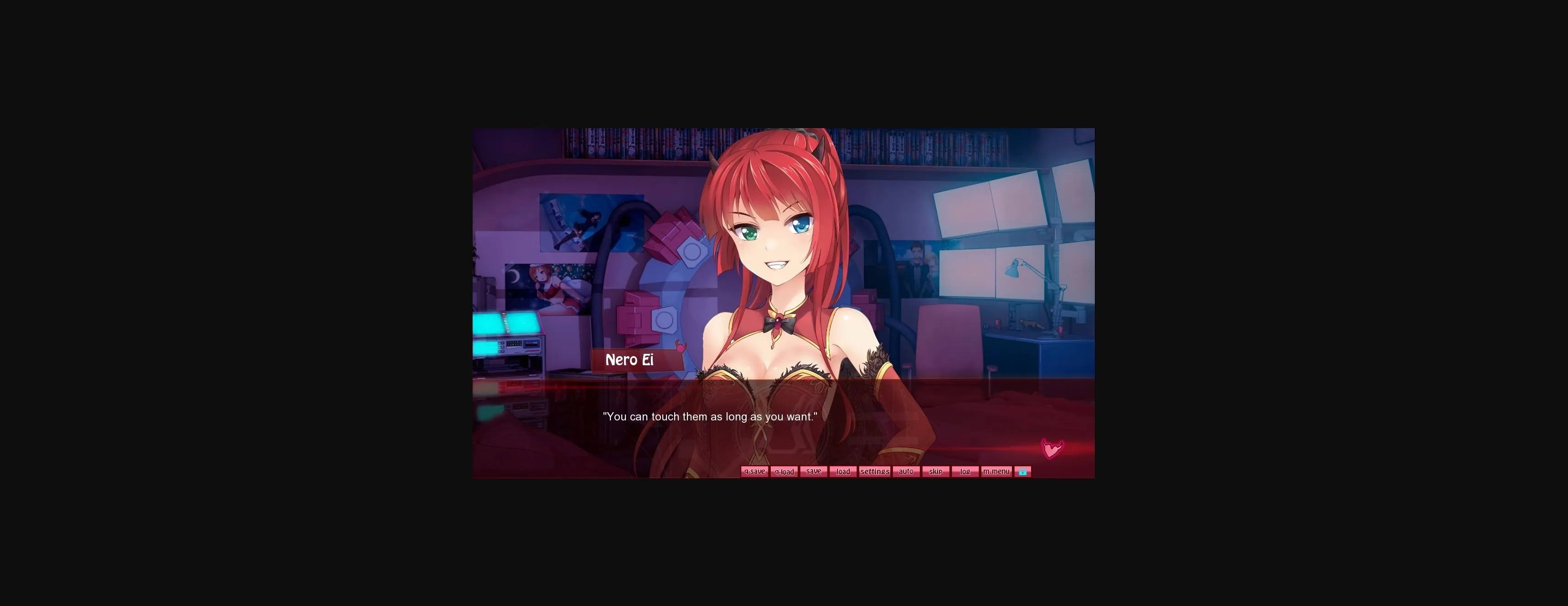Quick save with the q.save button
Screen dimensions: 1568x606
coord(754,471)
